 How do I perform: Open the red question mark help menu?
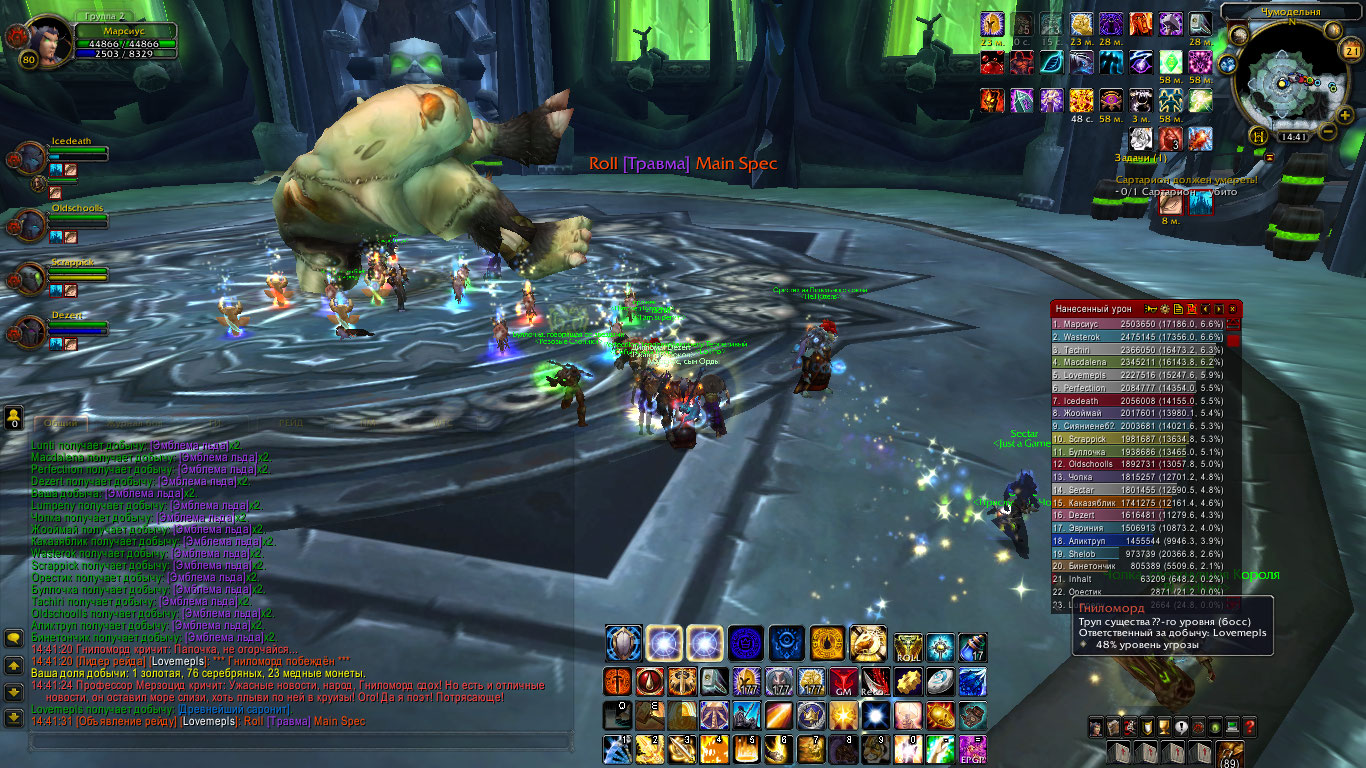point(1249,727)
